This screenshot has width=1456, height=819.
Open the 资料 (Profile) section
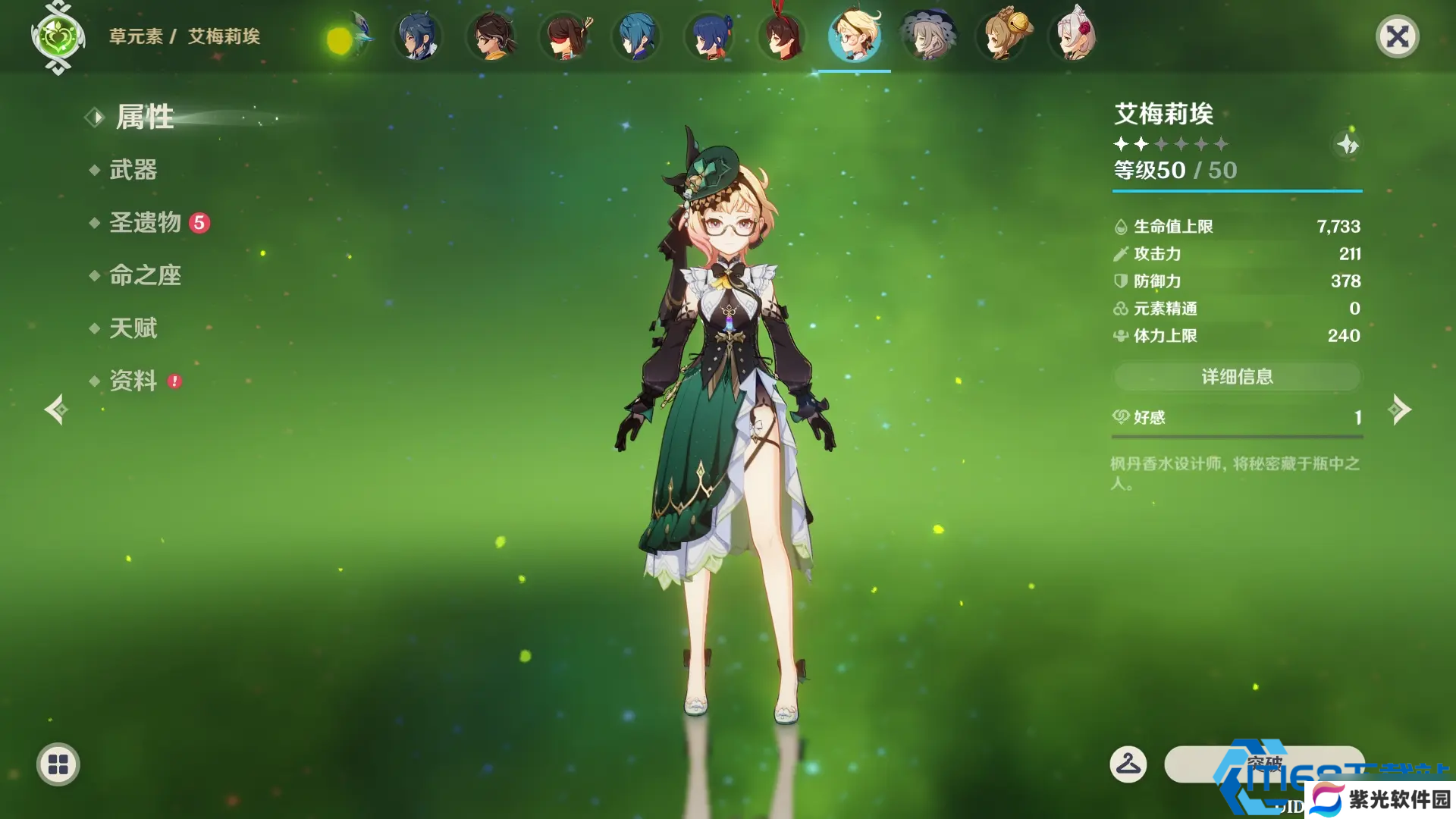(133, 381)
